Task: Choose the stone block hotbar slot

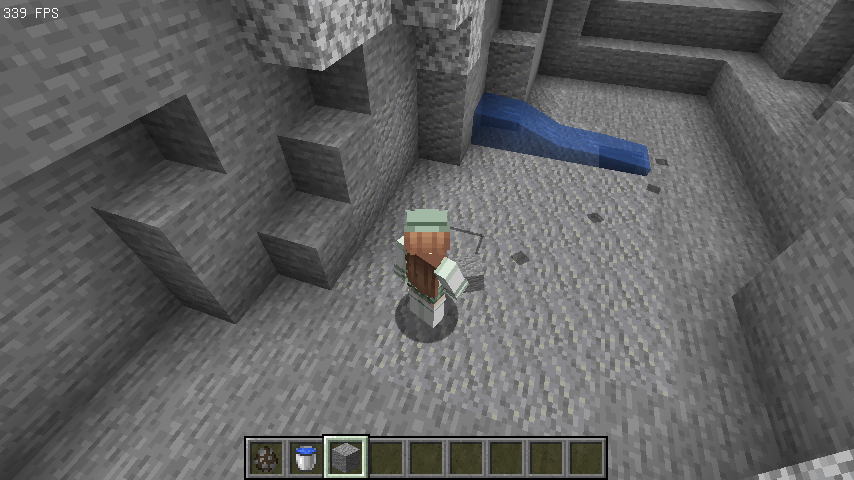Action: 347,458
